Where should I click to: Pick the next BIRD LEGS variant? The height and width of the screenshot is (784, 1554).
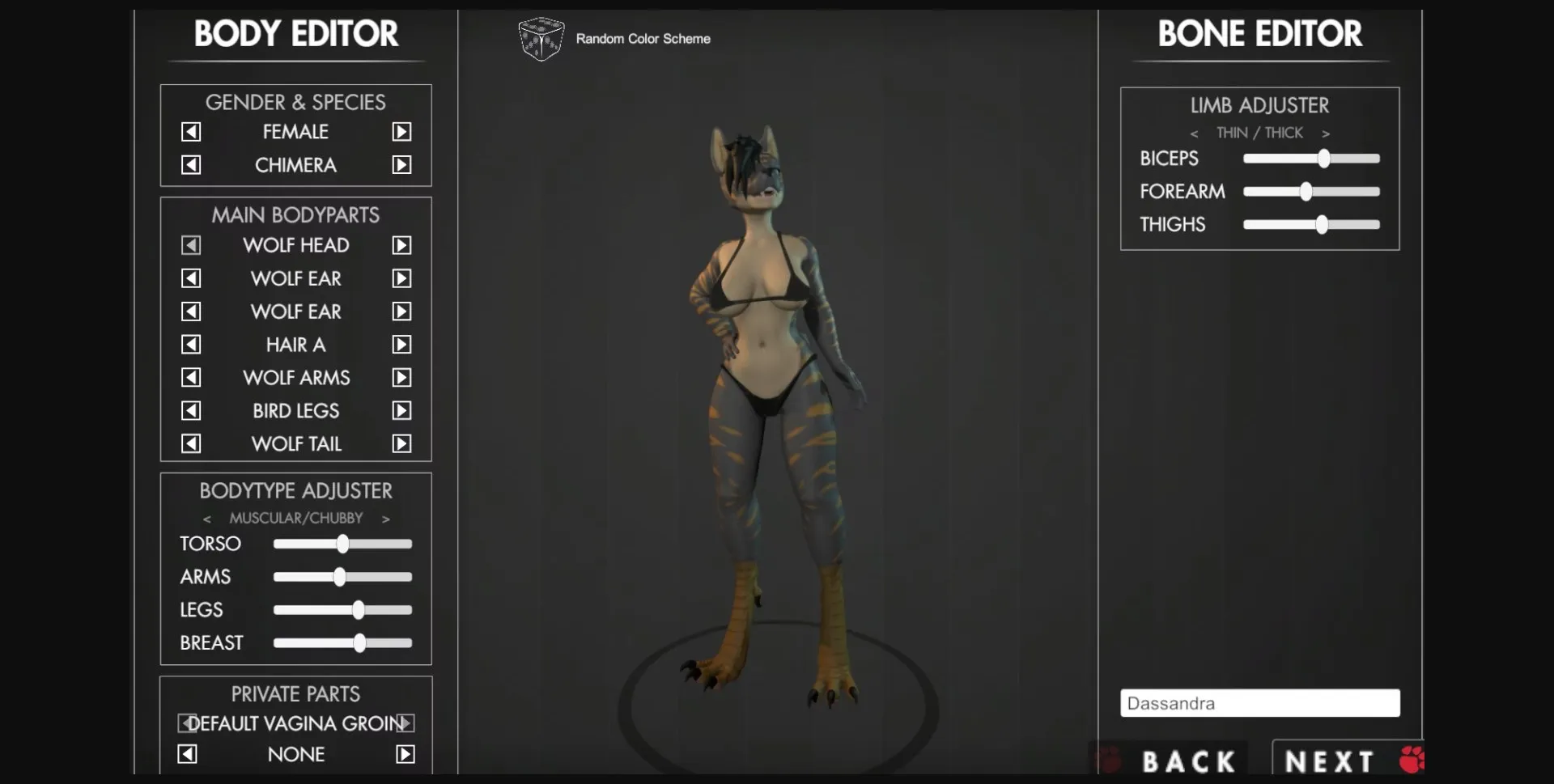(x=402, y=410)
